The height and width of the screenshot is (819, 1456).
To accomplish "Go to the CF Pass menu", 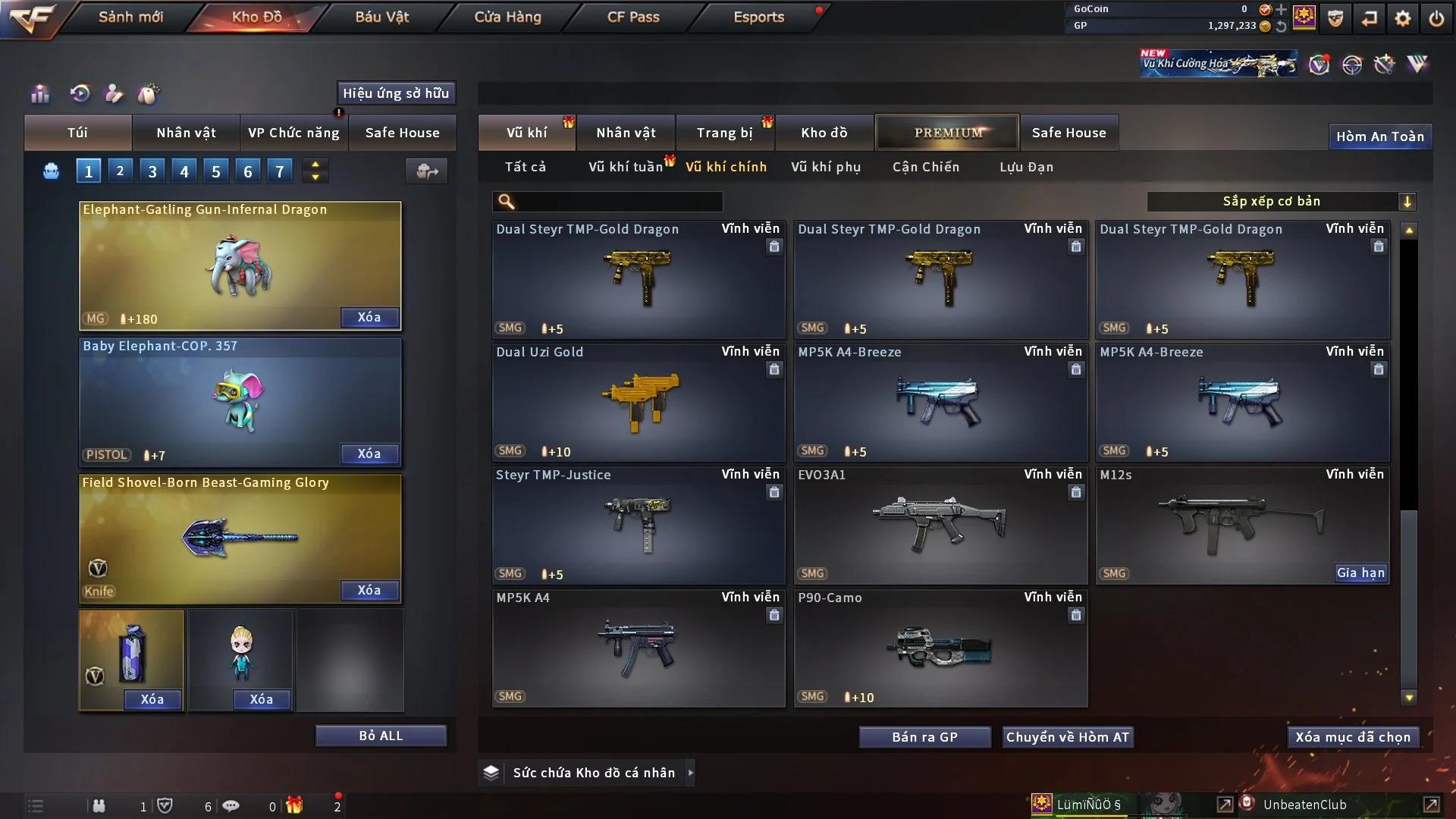I will coord(633,17).
